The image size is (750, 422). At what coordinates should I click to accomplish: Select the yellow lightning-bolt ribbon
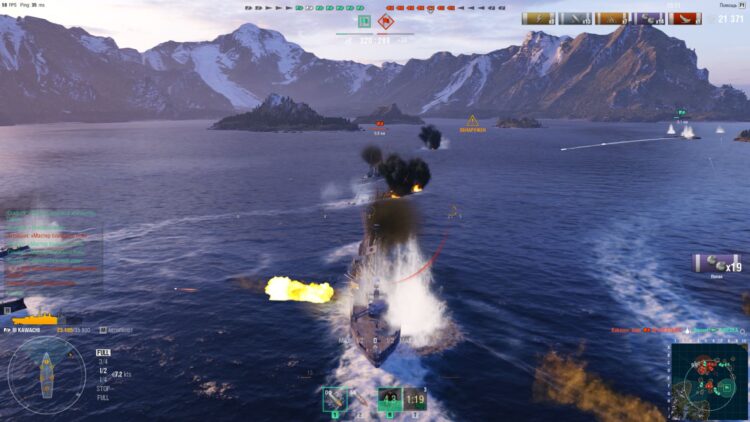538,18
